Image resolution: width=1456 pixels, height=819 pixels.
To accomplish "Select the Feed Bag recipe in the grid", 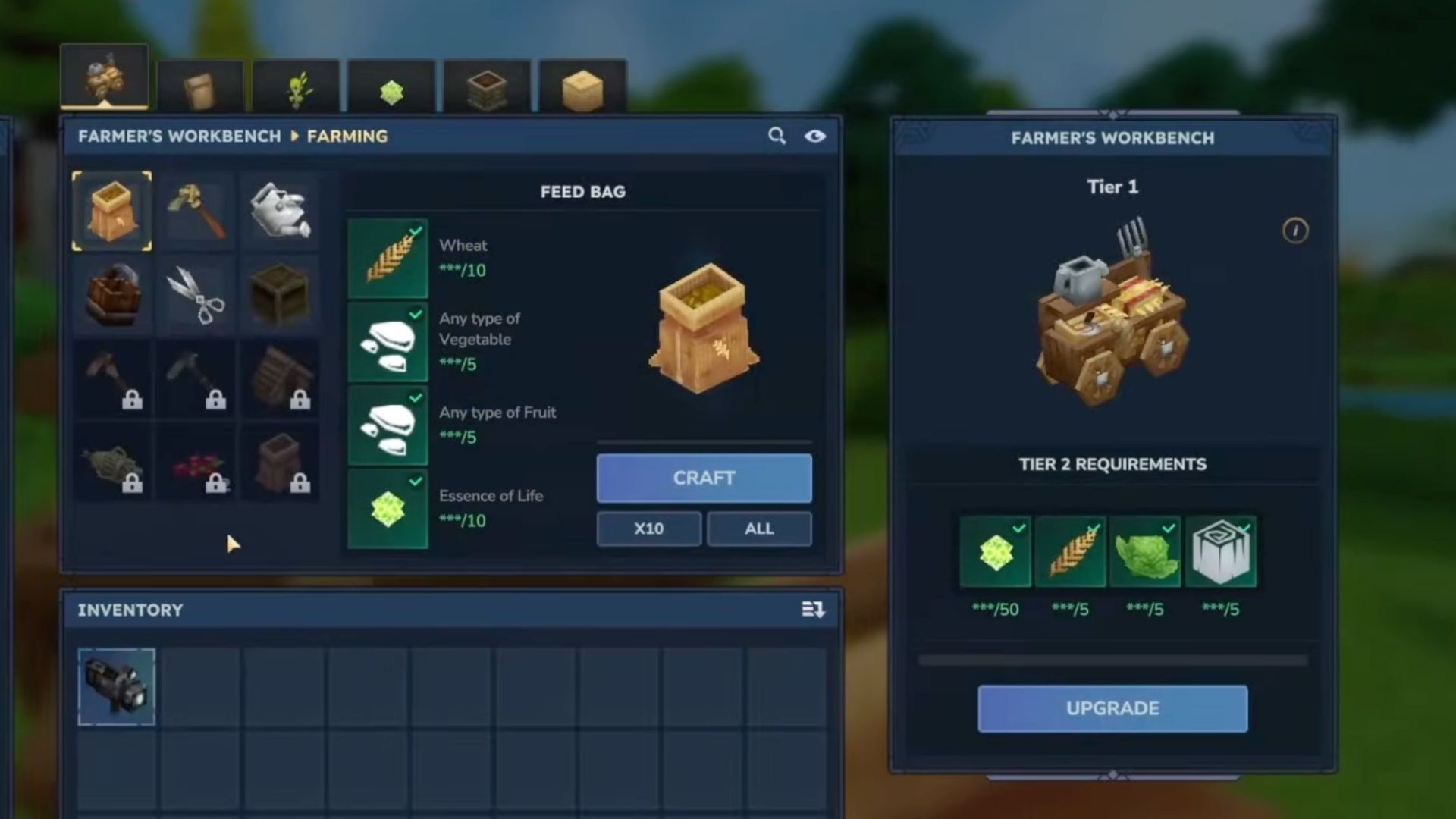I will (x=112, y=211).
